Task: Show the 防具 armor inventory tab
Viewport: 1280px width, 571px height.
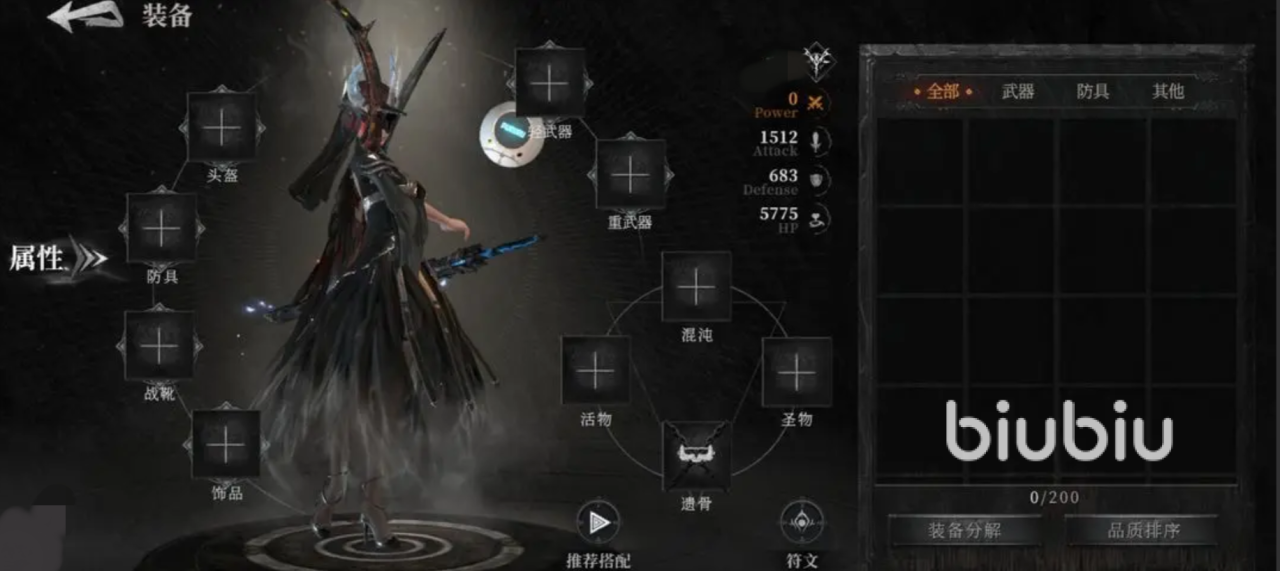Action: click(x=1093, y=92)
